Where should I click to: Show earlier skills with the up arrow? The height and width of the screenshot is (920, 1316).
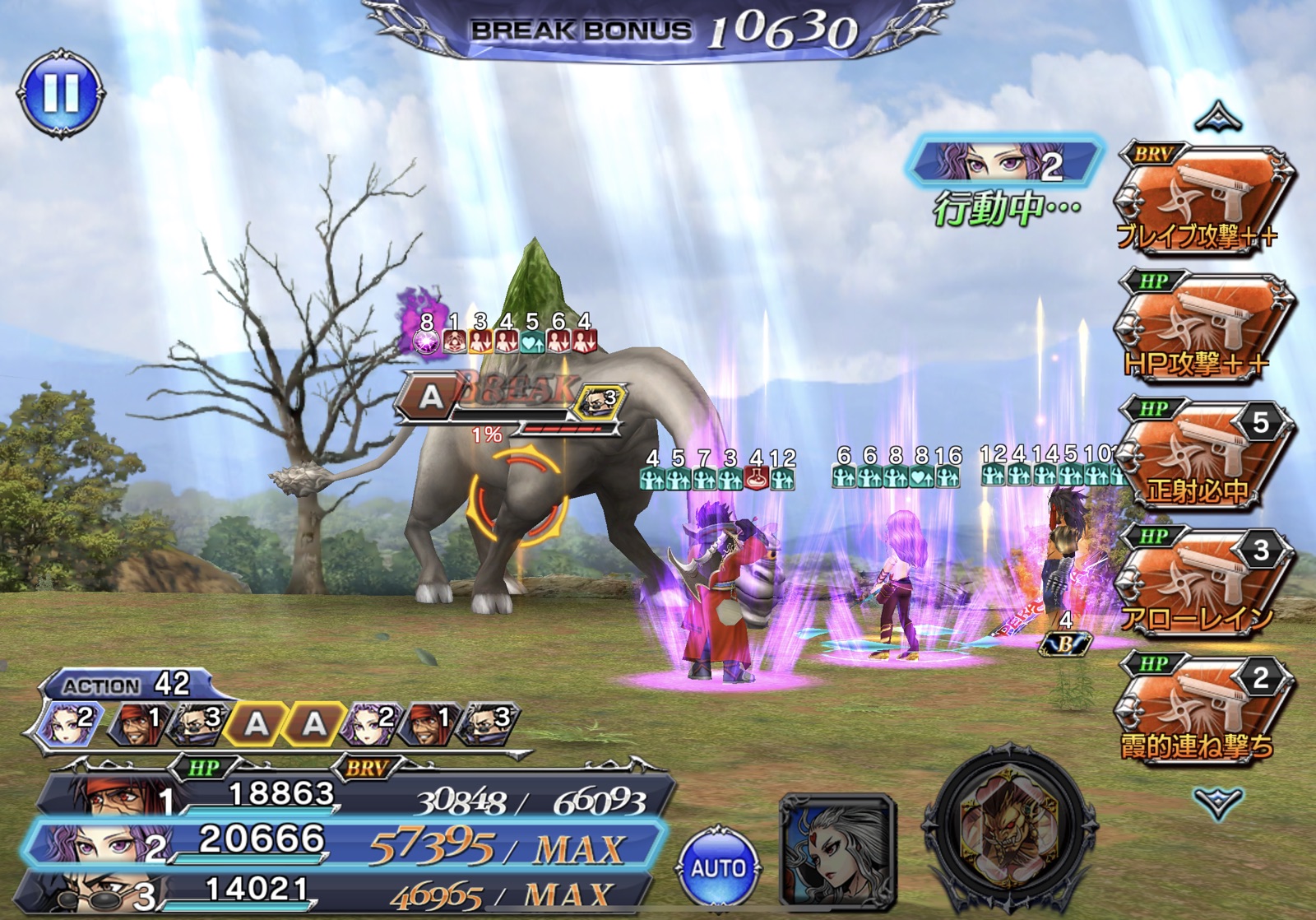tap(1218, 118)
